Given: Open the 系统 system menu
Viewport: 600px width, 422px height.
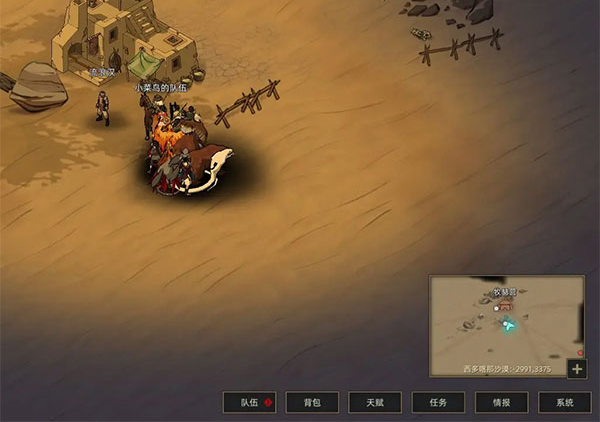Looking at the screenshot, I should click(564, 402).
